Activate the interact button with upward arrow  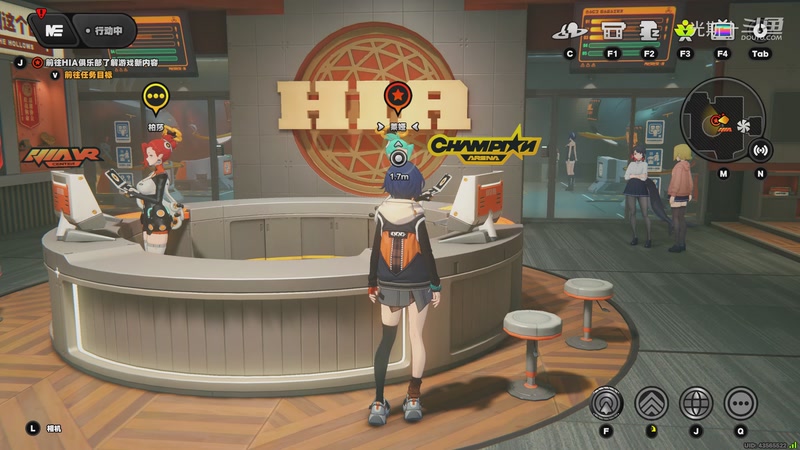[606, 403]
